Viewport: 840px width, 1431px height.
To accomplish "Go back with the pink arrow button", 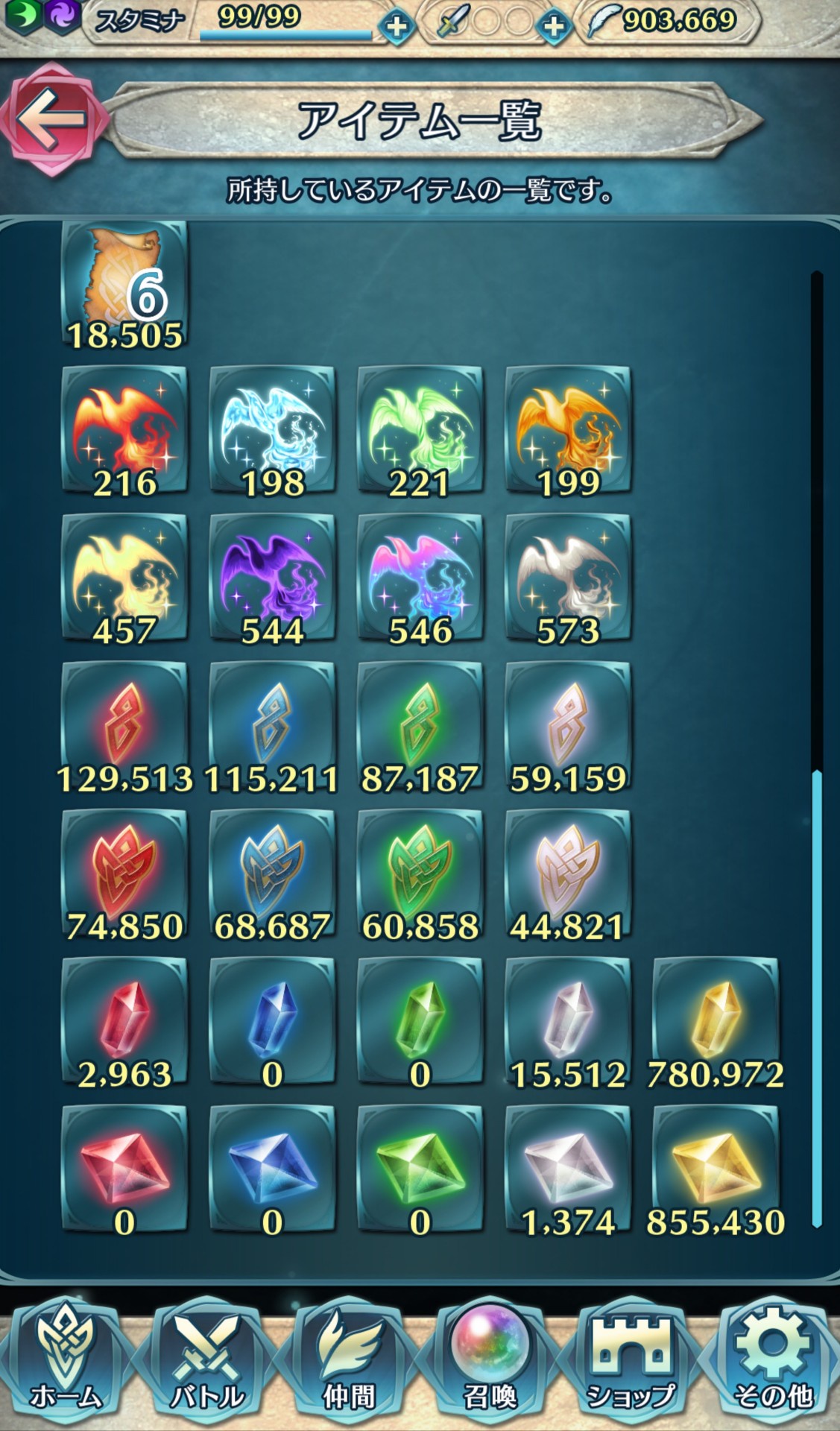I will [51, 119].
